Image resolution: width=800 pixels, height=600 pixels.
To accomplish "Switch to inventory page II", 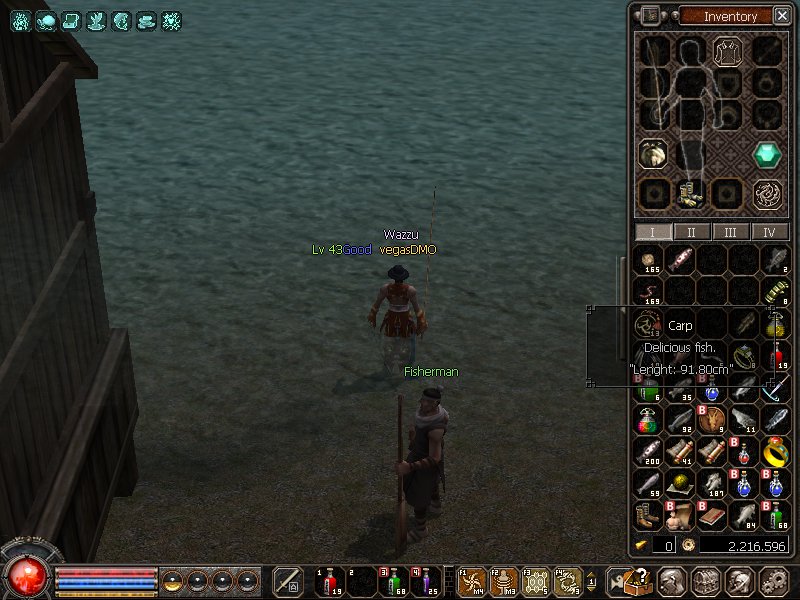I will (x=692, y=232).
